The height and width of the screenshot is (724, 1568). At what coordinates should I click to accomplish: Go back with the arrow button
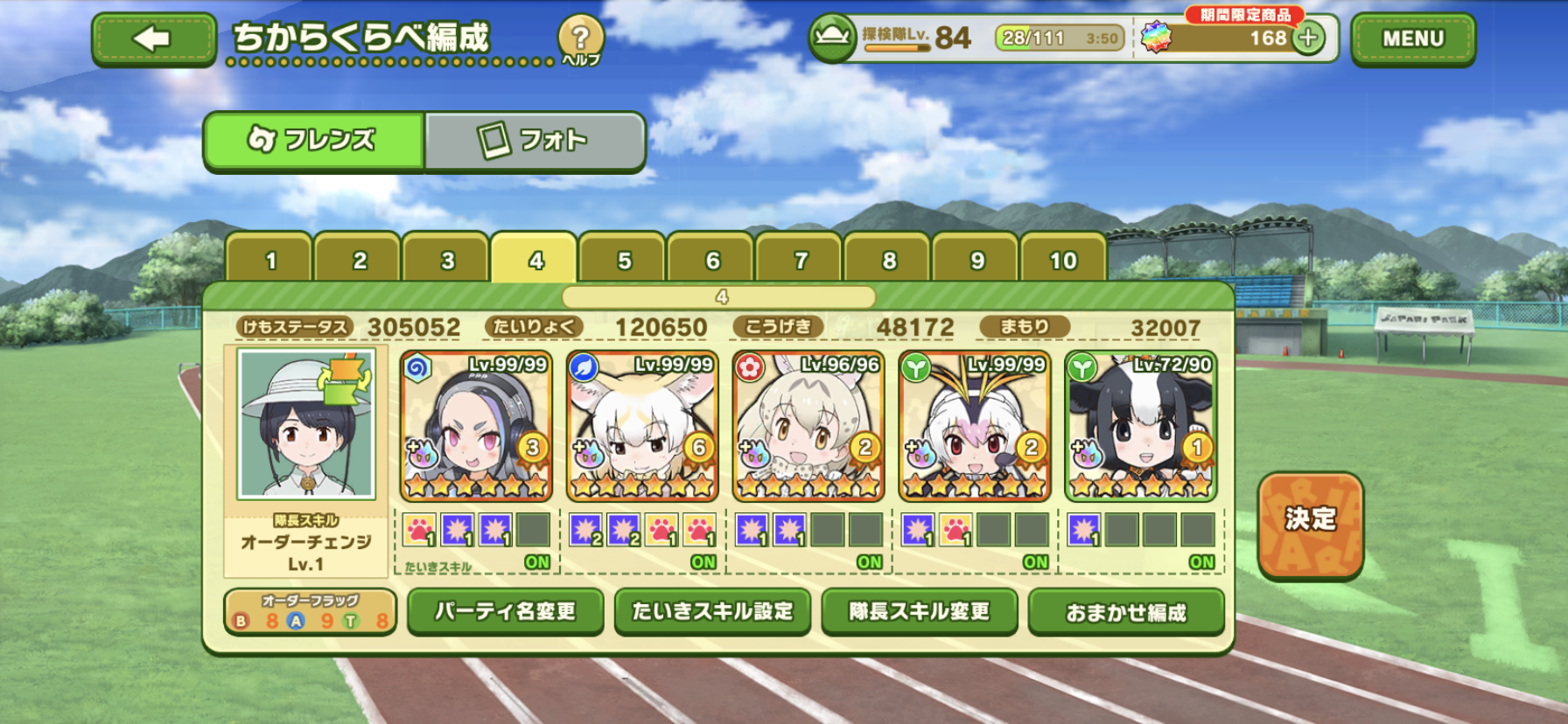[x=153, y=39]
